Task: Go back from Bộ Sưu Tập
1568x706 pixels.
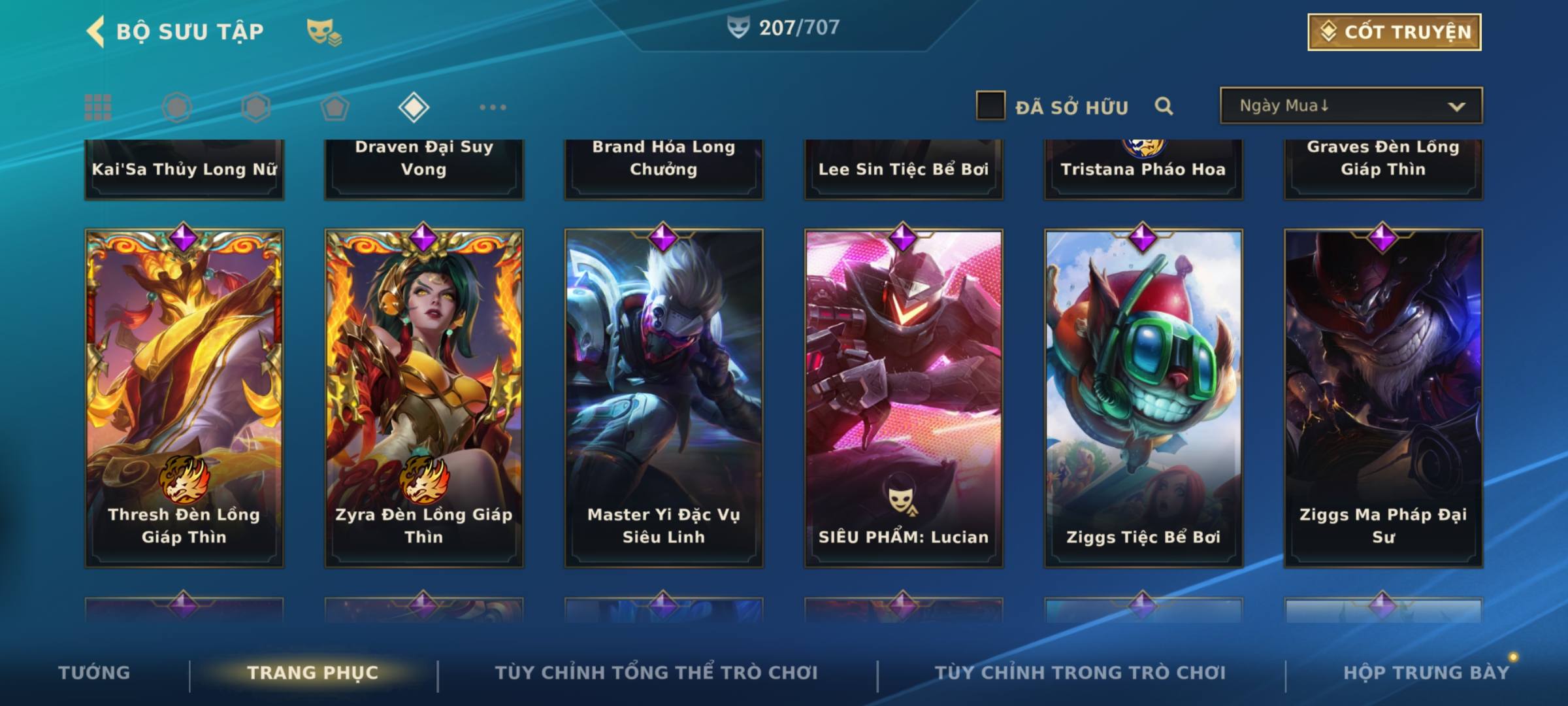Action: tap(96, 31)
